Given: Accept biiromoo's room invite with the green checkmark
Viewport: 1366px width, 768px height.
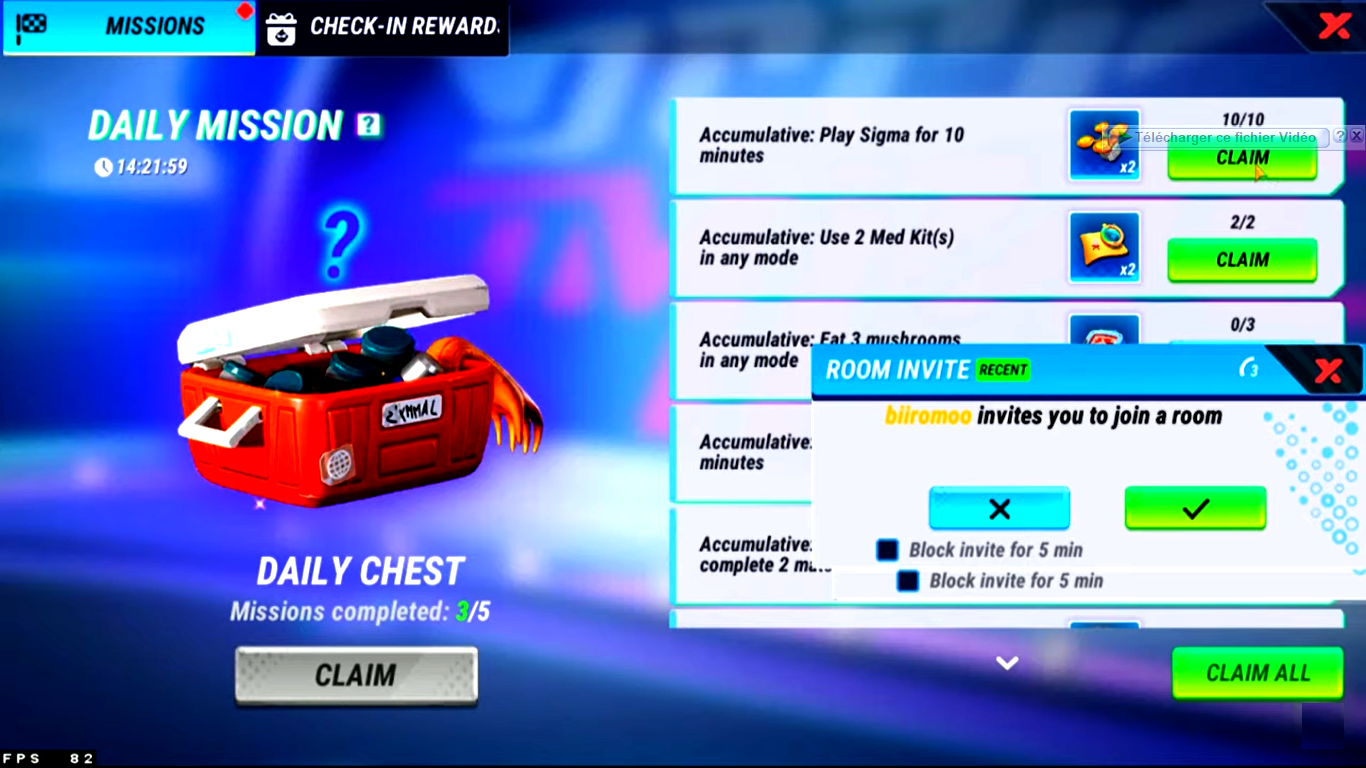Looking at the screenshot, I should coord(1195,507).
